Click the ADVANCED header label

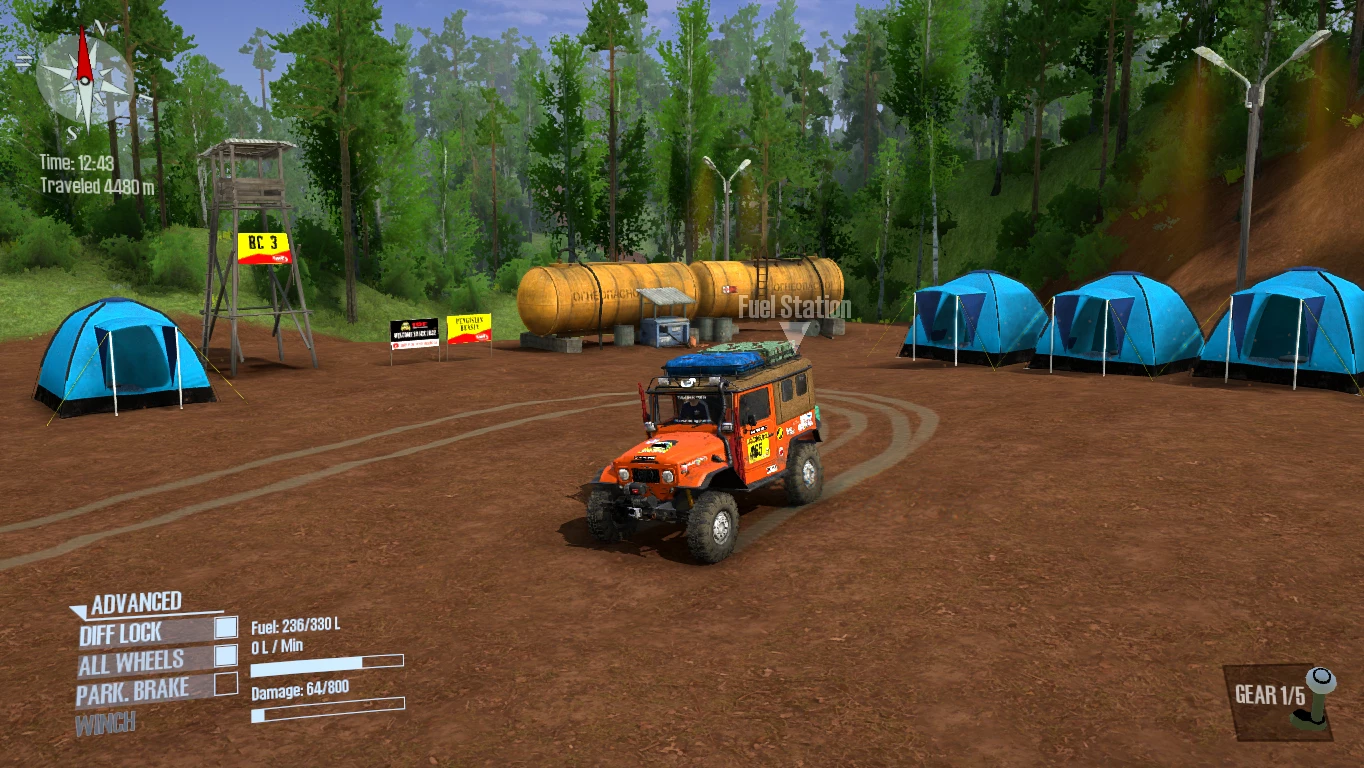coord(136,602)
